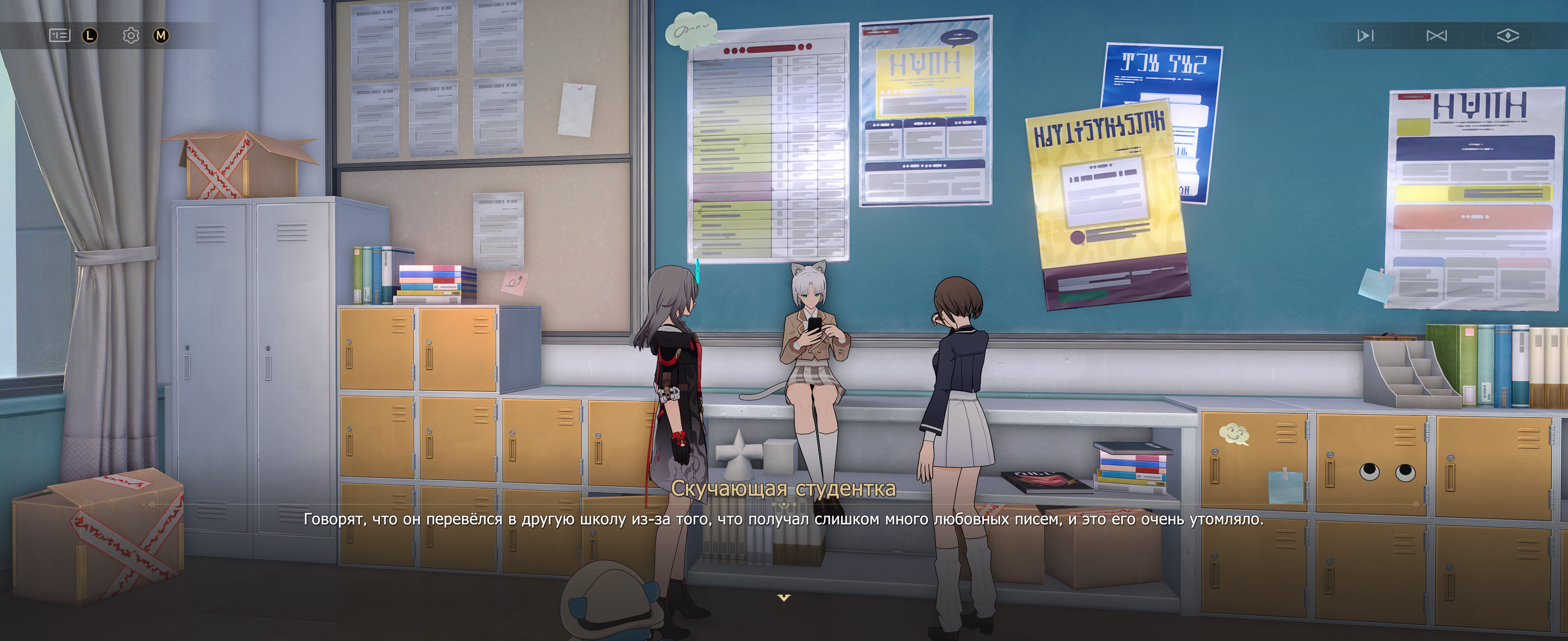
Task: Hide the interface with the eye icon
Action: (x=1507, y=36)
